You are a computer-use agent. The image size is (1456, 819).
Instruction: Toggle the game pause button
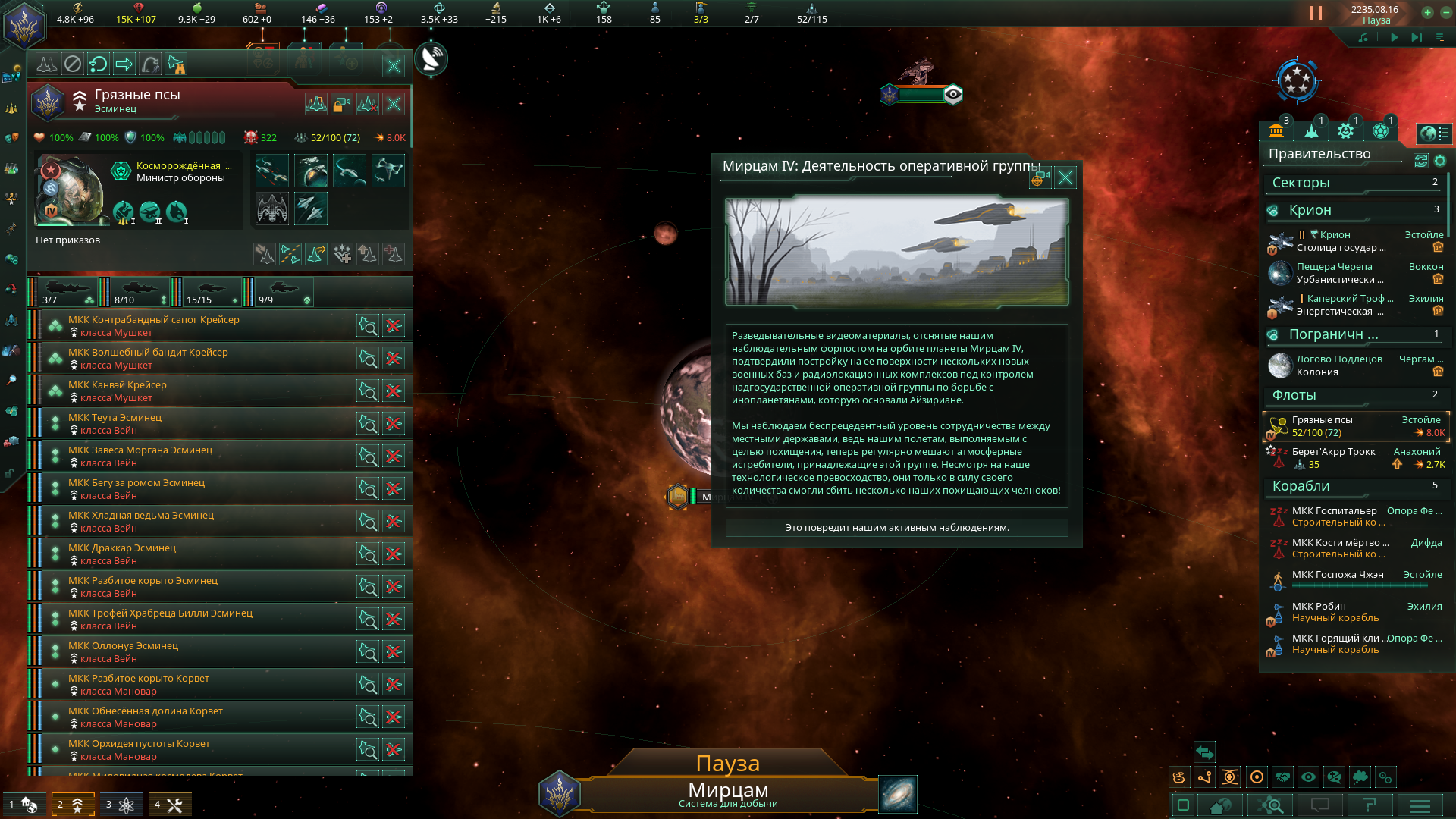tap(1316, 14)
